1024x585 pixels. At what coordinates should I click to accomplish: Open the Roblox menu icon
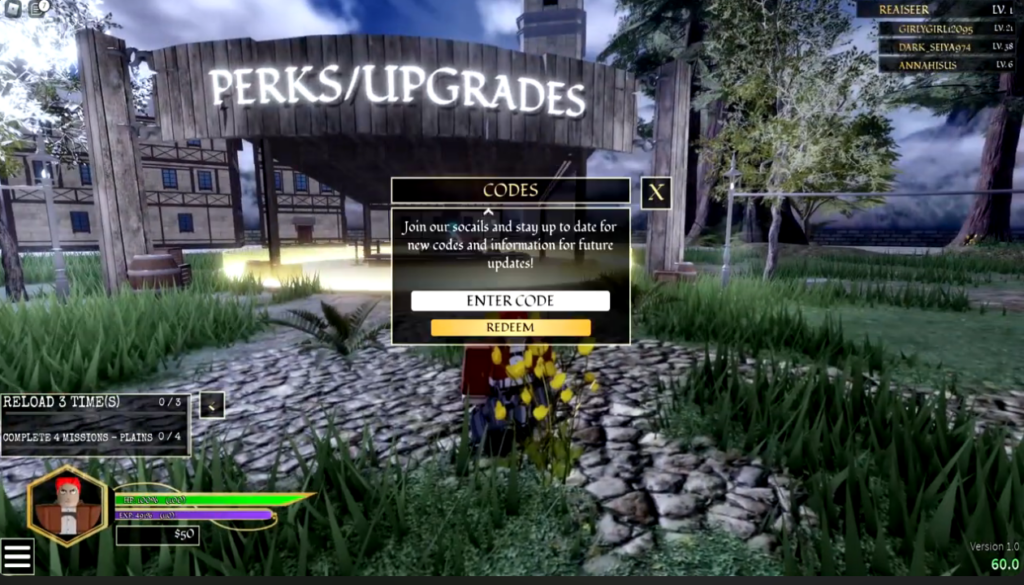(11, 8)
